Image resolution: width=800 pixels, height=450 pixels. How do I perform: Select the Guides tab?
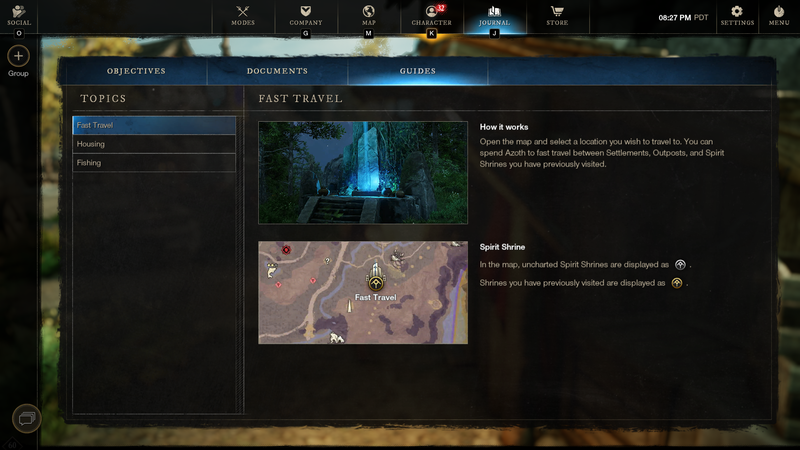click(417, 71)
